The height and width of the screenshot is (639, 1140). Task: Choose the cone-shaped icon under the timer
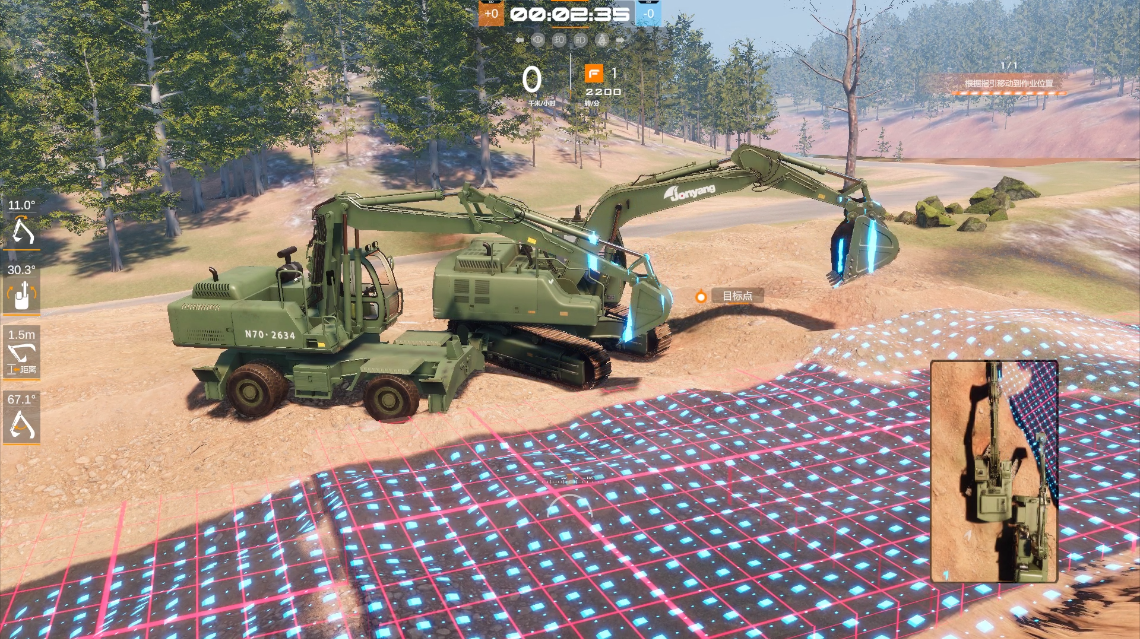602,40
